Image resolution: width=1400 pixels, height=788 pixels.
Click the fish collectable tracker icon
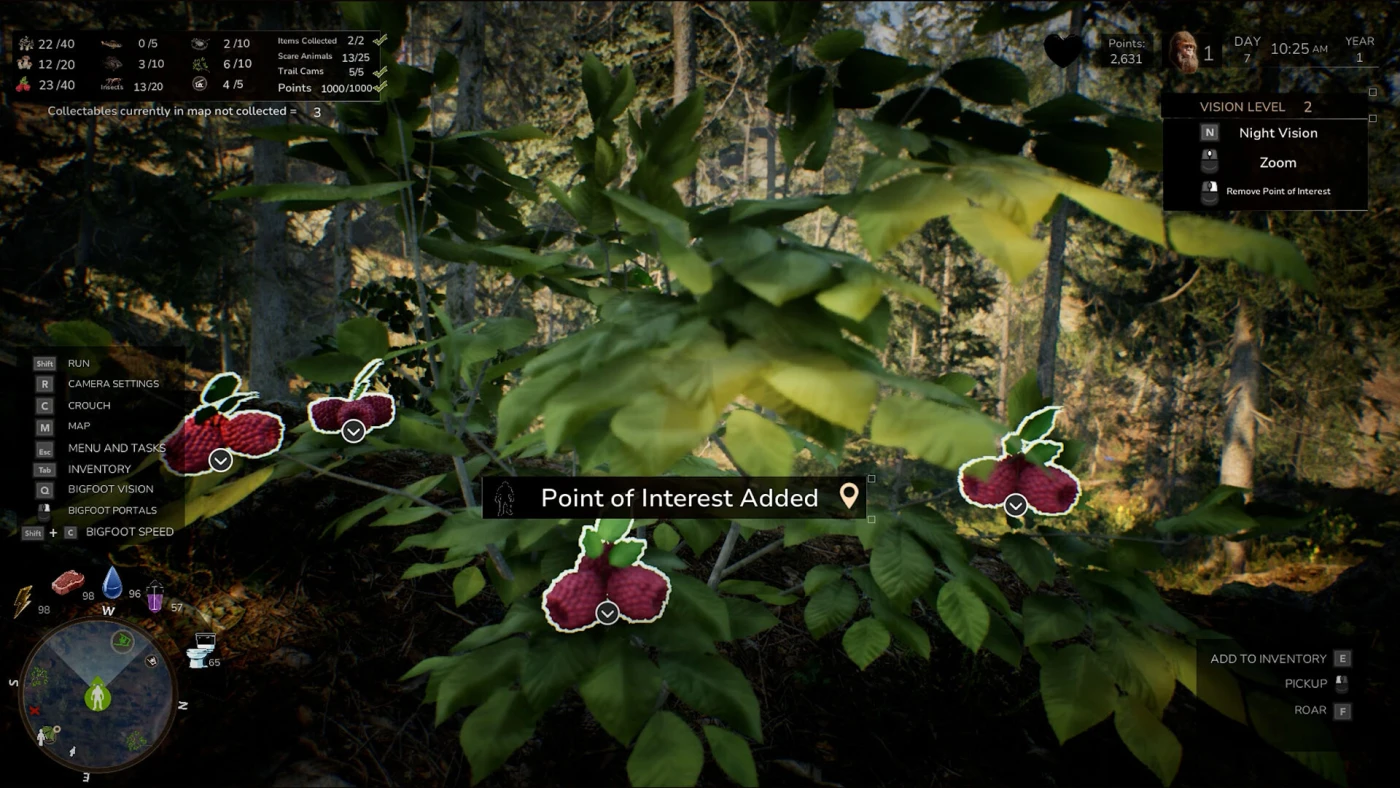tap(113, 43)
